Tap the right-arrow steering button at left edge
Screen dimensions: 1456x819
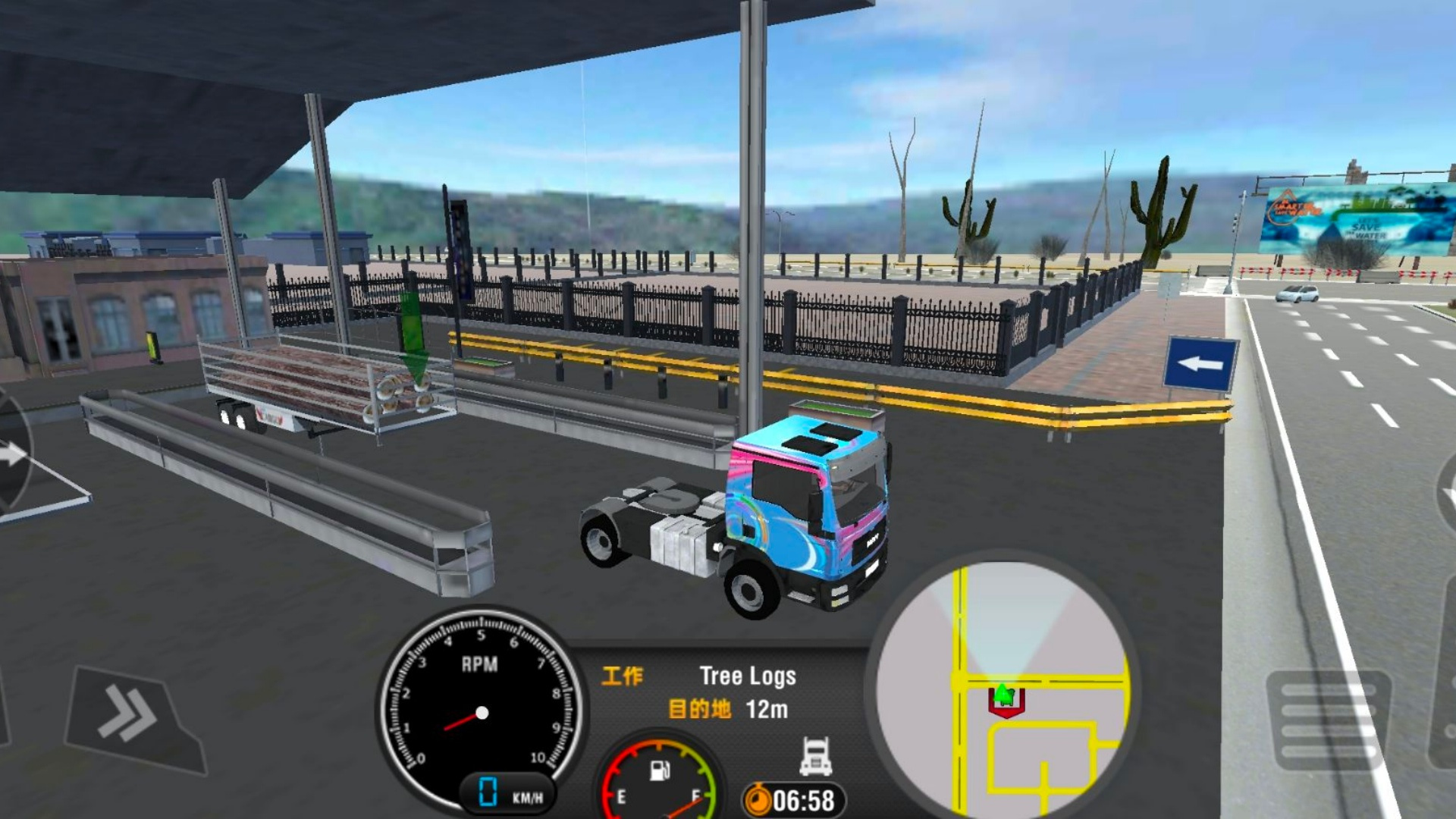tap(12, 455)
